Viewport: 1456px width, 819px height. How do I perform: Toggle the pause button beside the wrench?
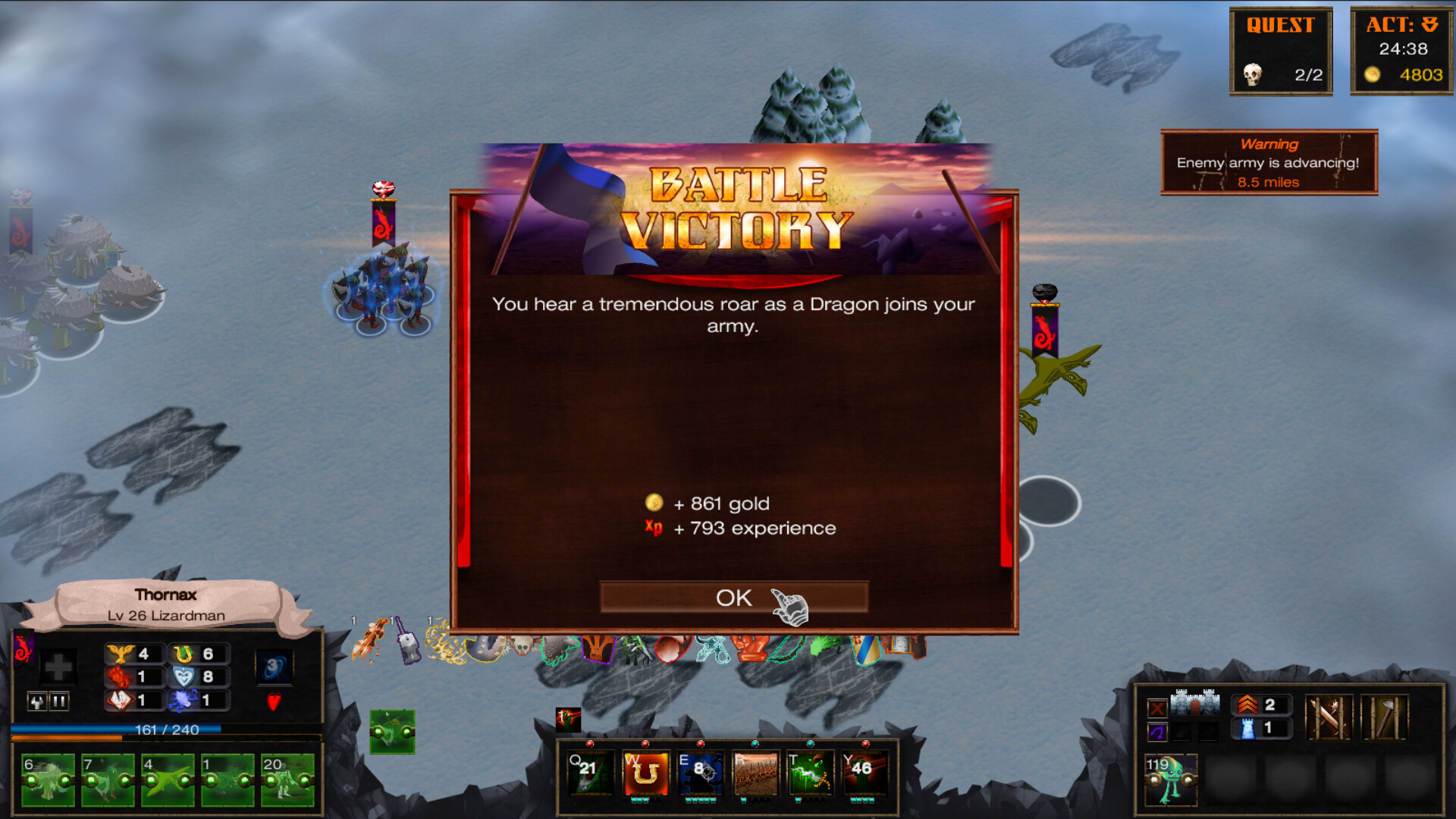59,701
